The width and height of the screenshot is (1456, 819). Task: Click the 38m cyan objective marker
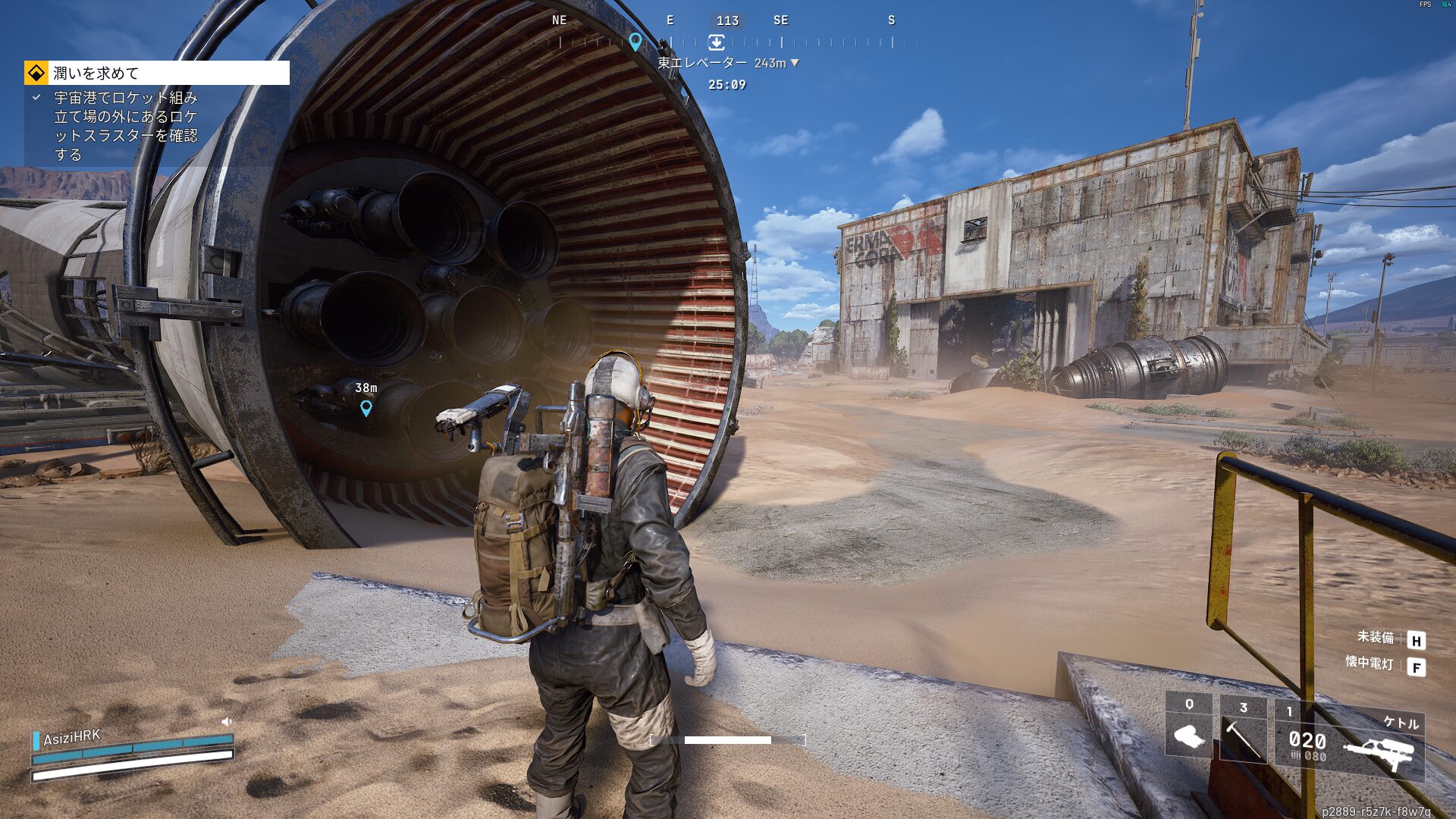pos(366,408)
